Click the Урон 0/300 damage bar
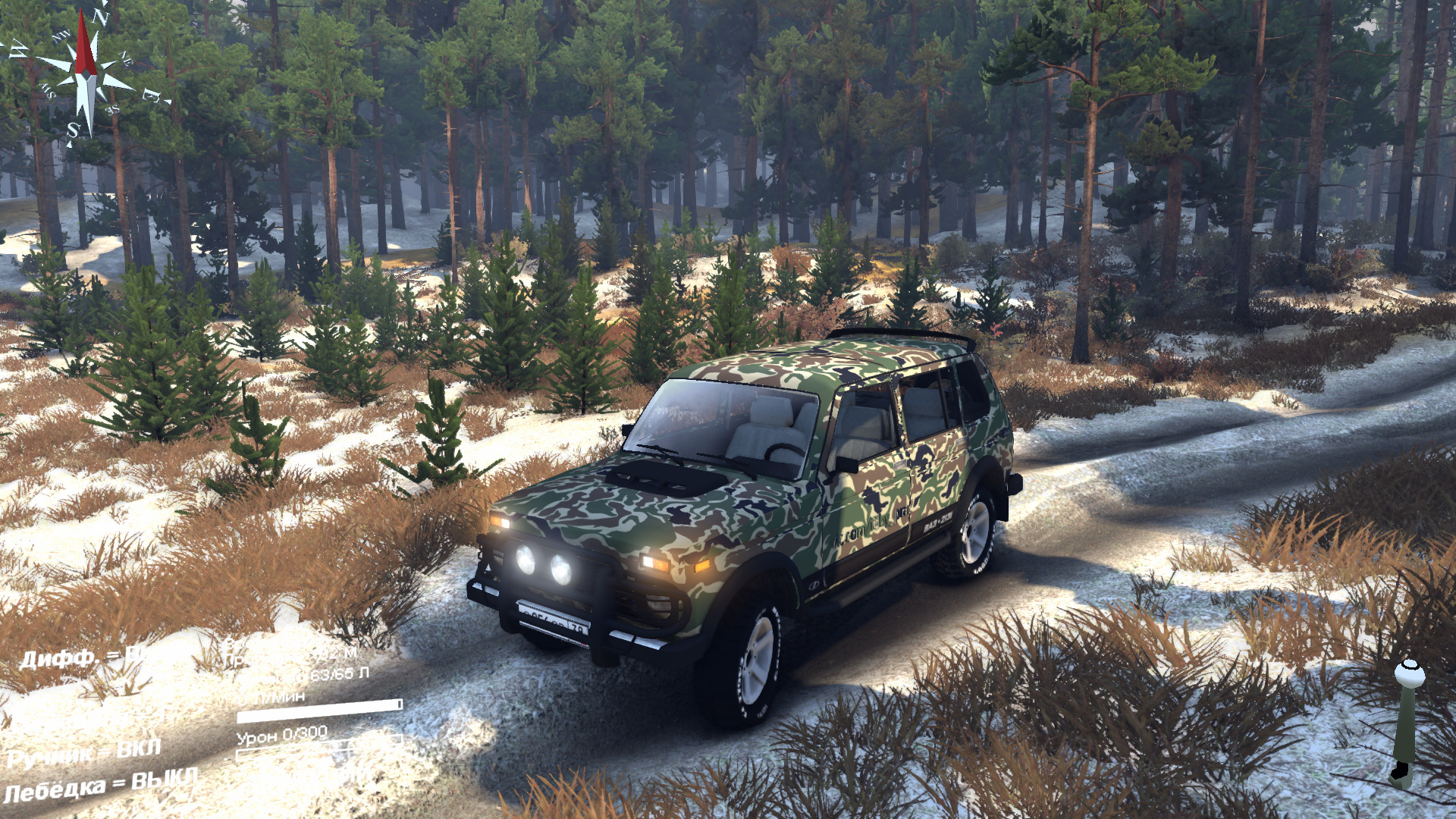This screenshot has width=1456, height=819. tap(282, 736)
